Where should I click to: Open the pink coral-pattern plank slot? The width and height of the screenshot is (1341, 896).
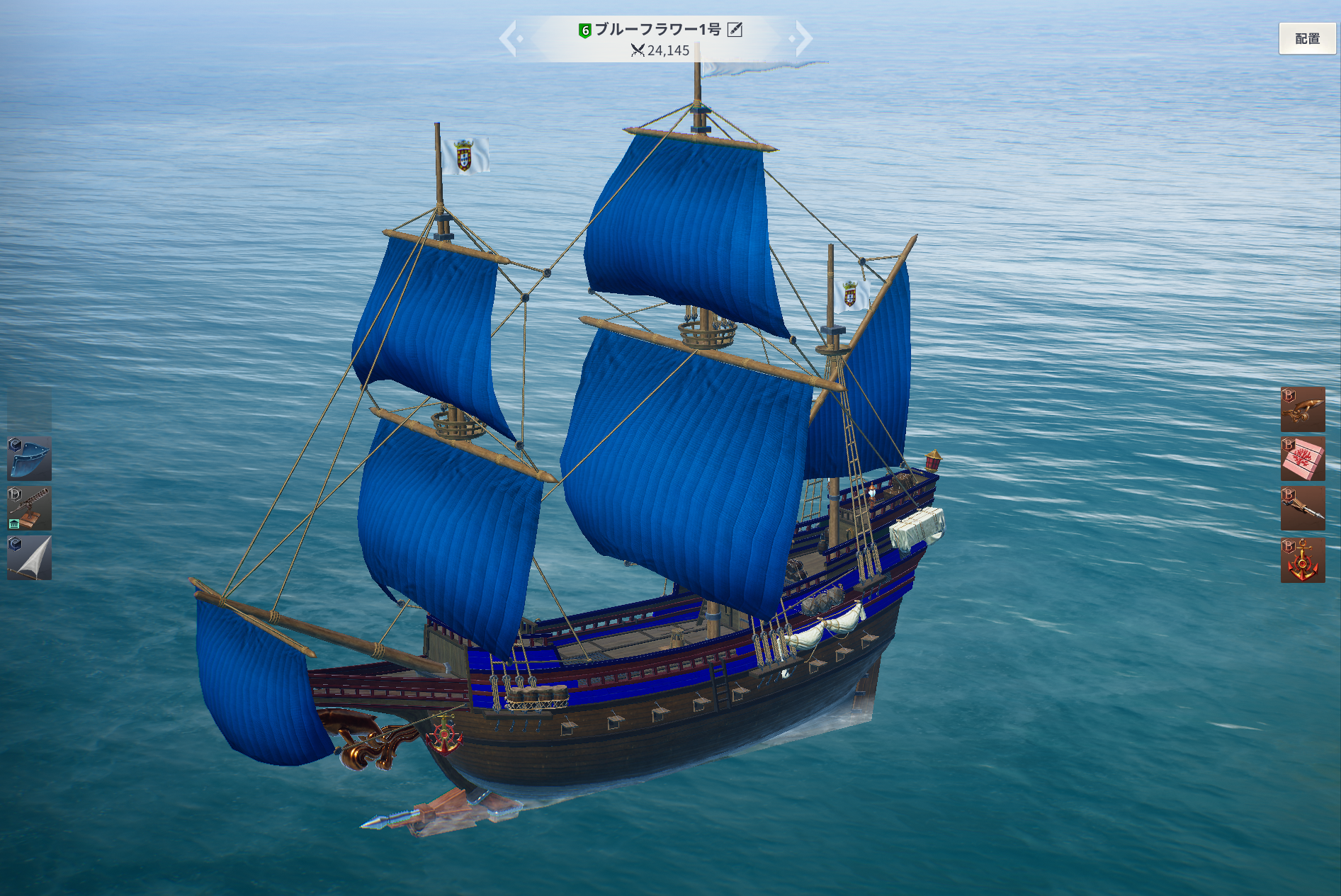(1302, 458)
